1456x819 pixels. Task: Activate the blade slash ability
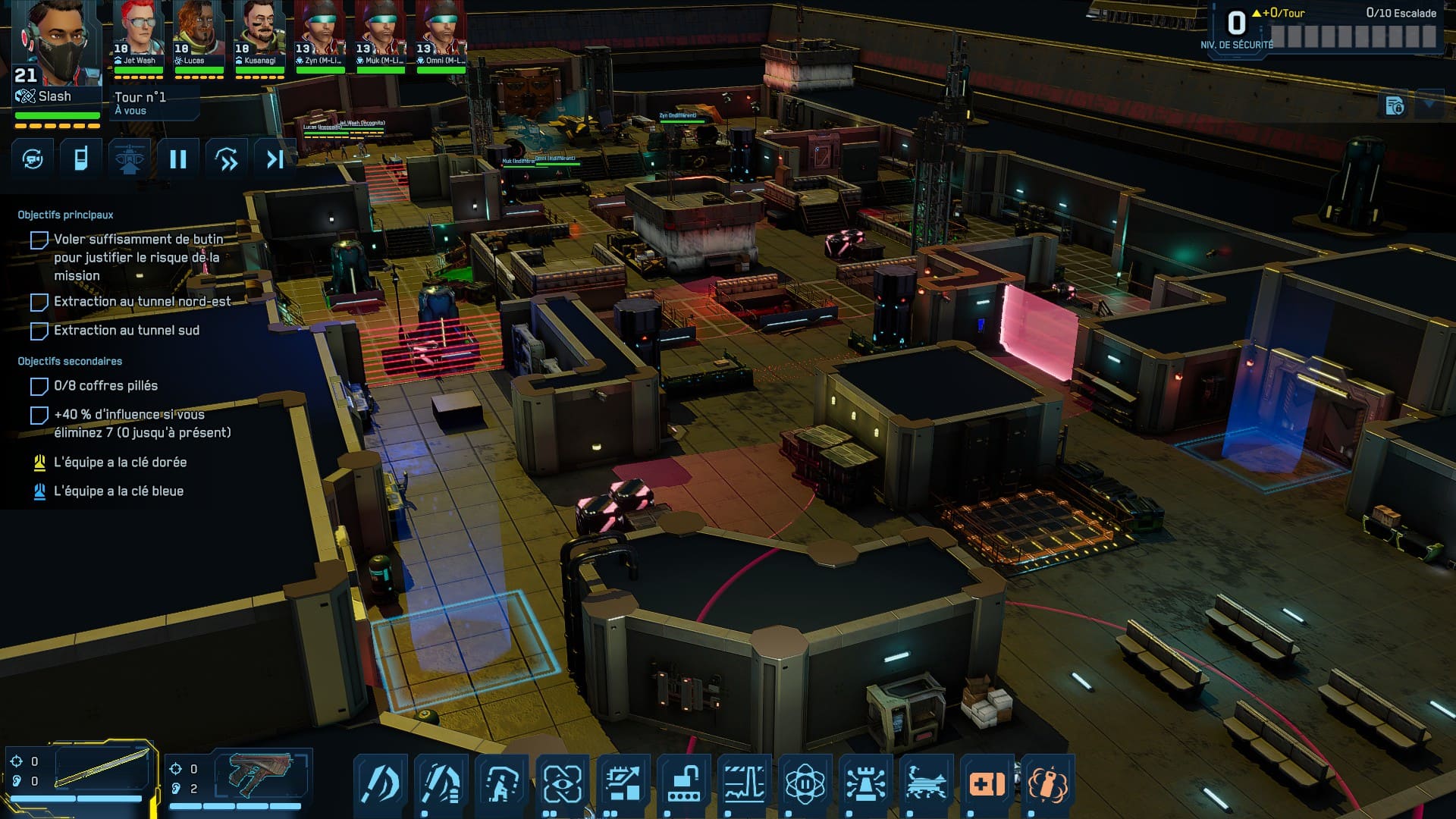pyautogui.click(x=380, y=783)
